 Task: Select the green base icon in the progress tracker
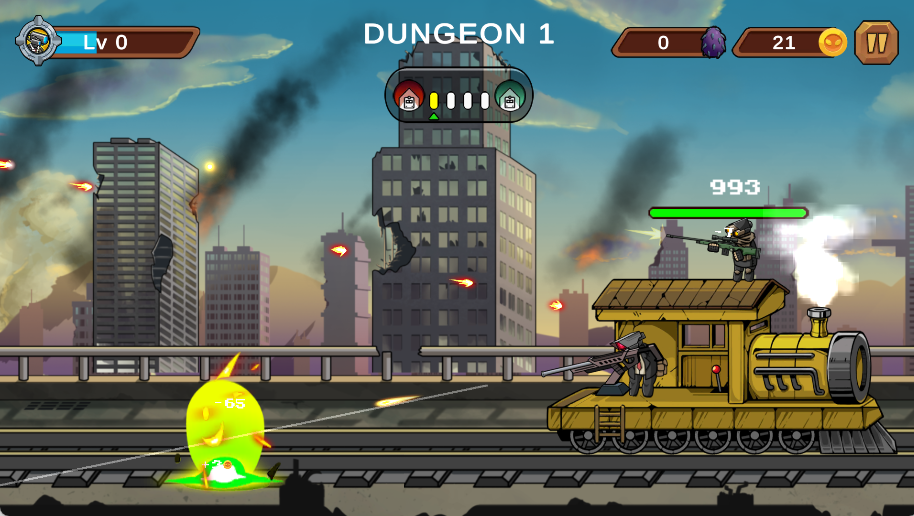click(x=510, y=98)
